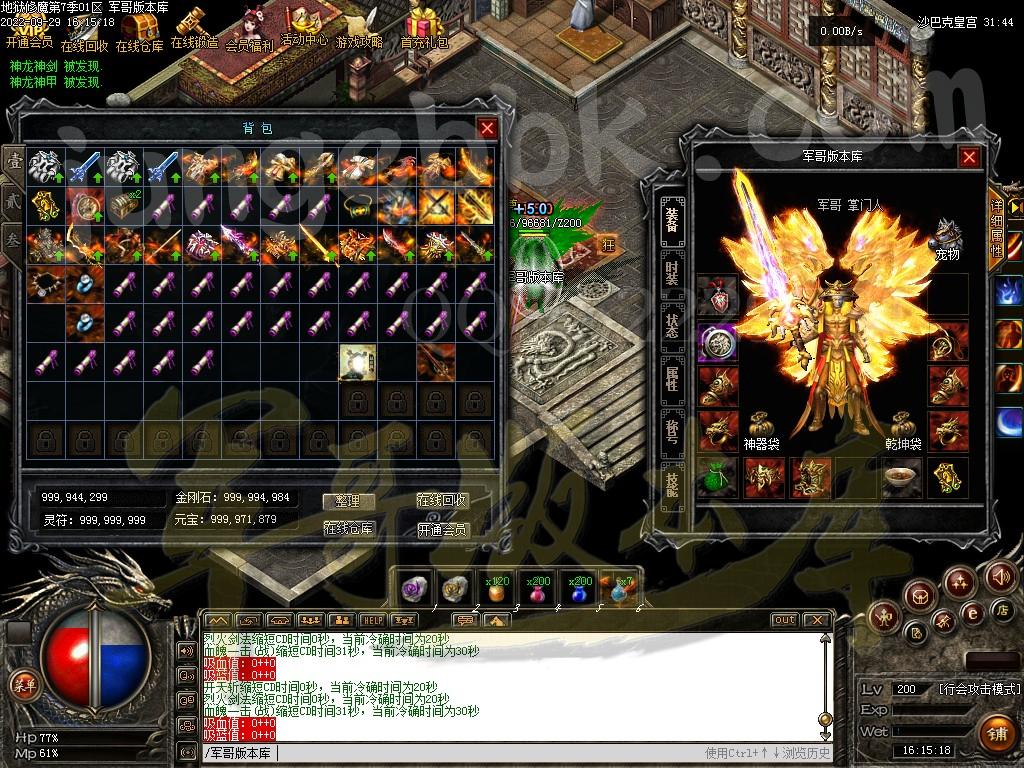Click 开通会员 button in the bag panel

tap(442, 529)
